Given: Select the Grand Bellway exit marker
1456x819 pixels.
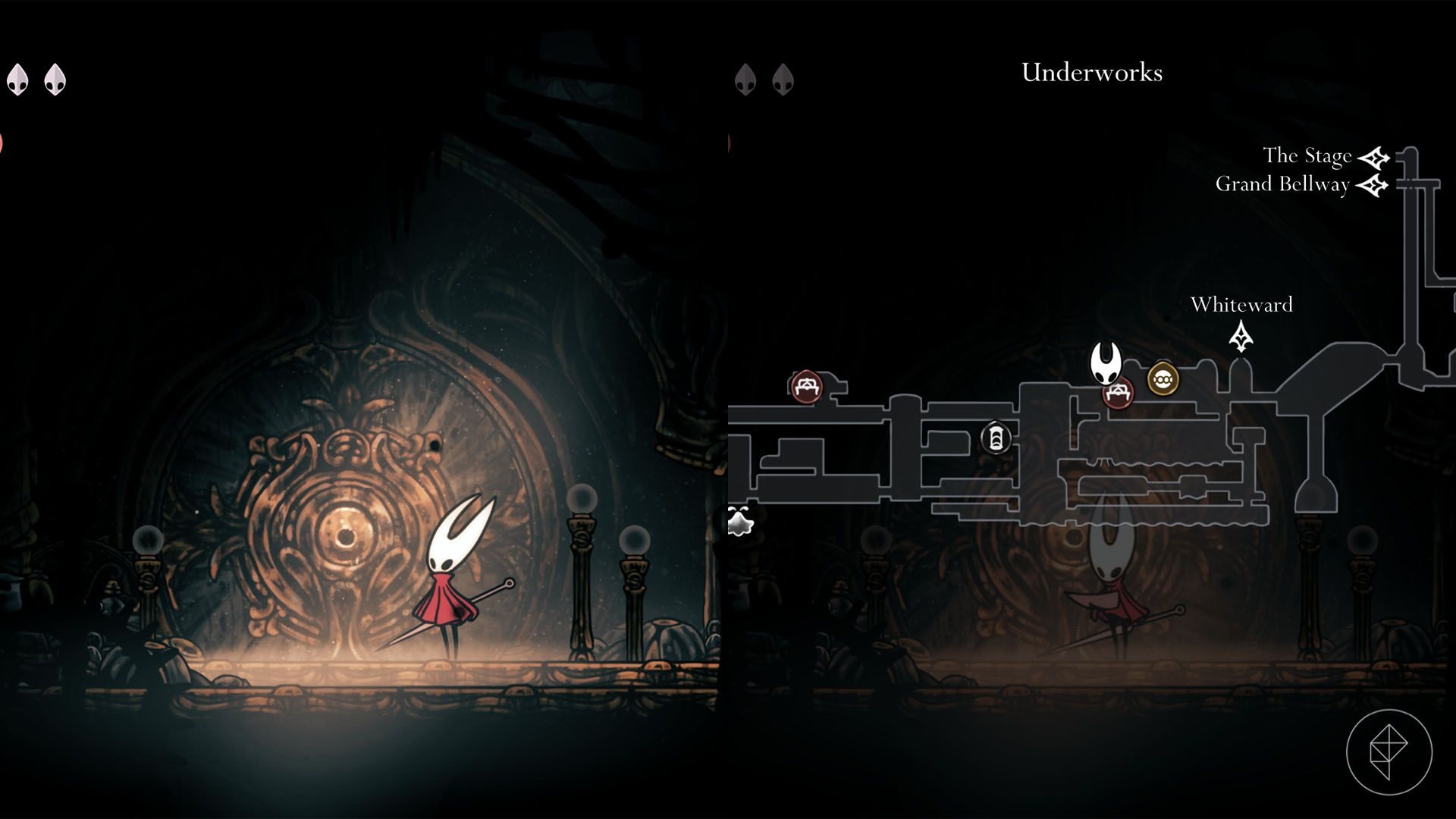Looking at the screenshot, I should 1371,185.
